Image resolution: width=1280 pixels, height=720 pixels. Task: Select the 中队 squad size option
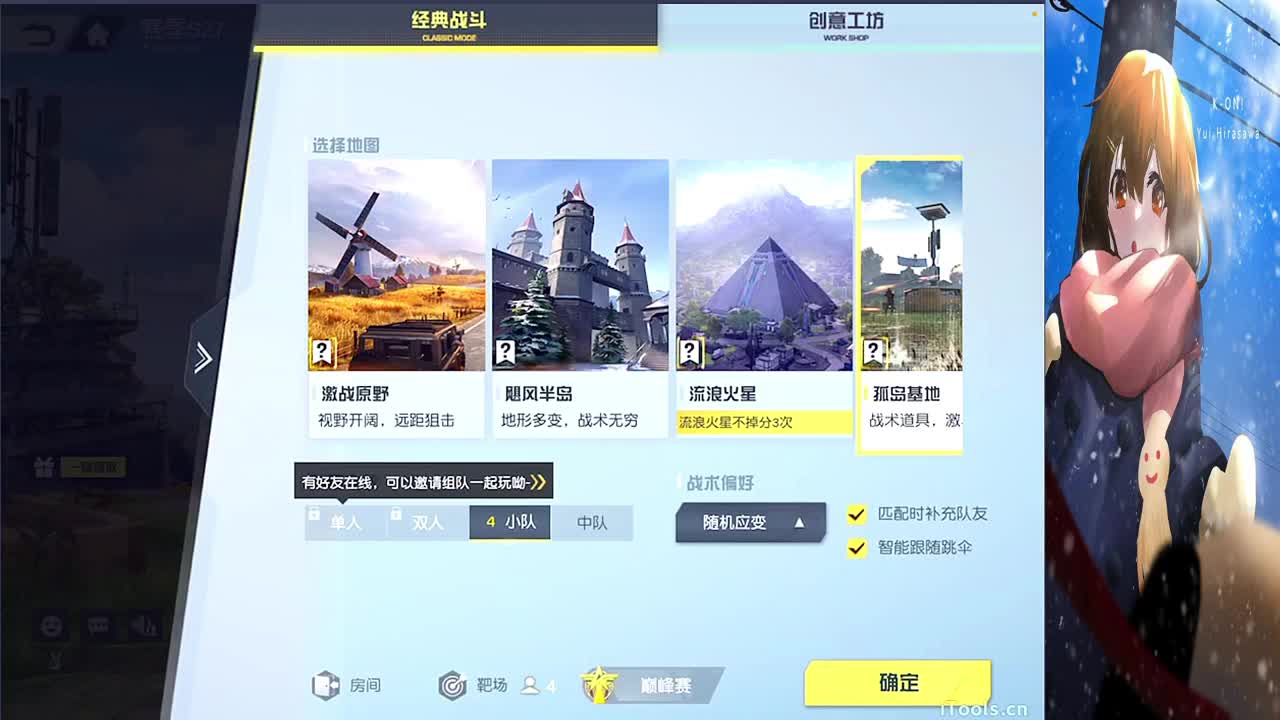coord(592,523)
